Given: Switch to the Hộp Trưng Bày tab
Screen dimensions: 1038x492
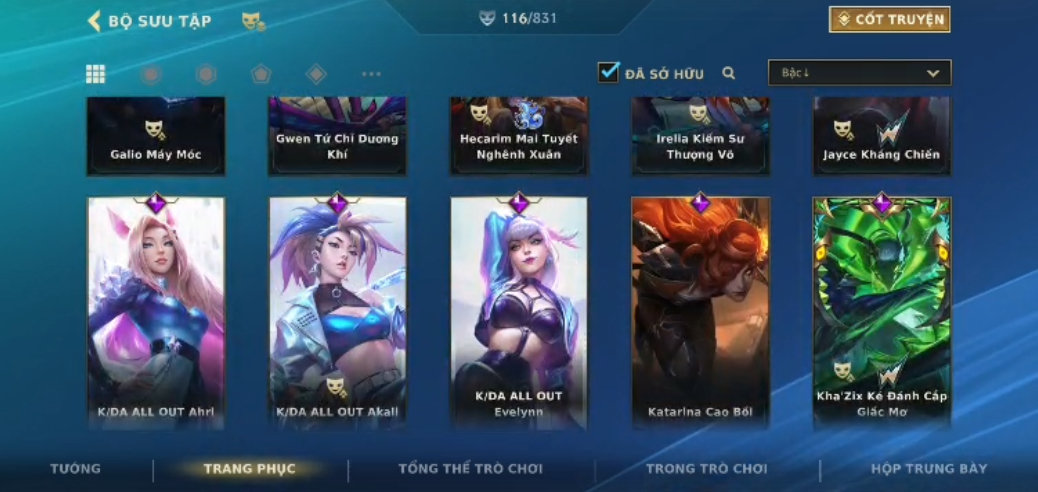Looking at the screenshot, I should coord(928,468).
